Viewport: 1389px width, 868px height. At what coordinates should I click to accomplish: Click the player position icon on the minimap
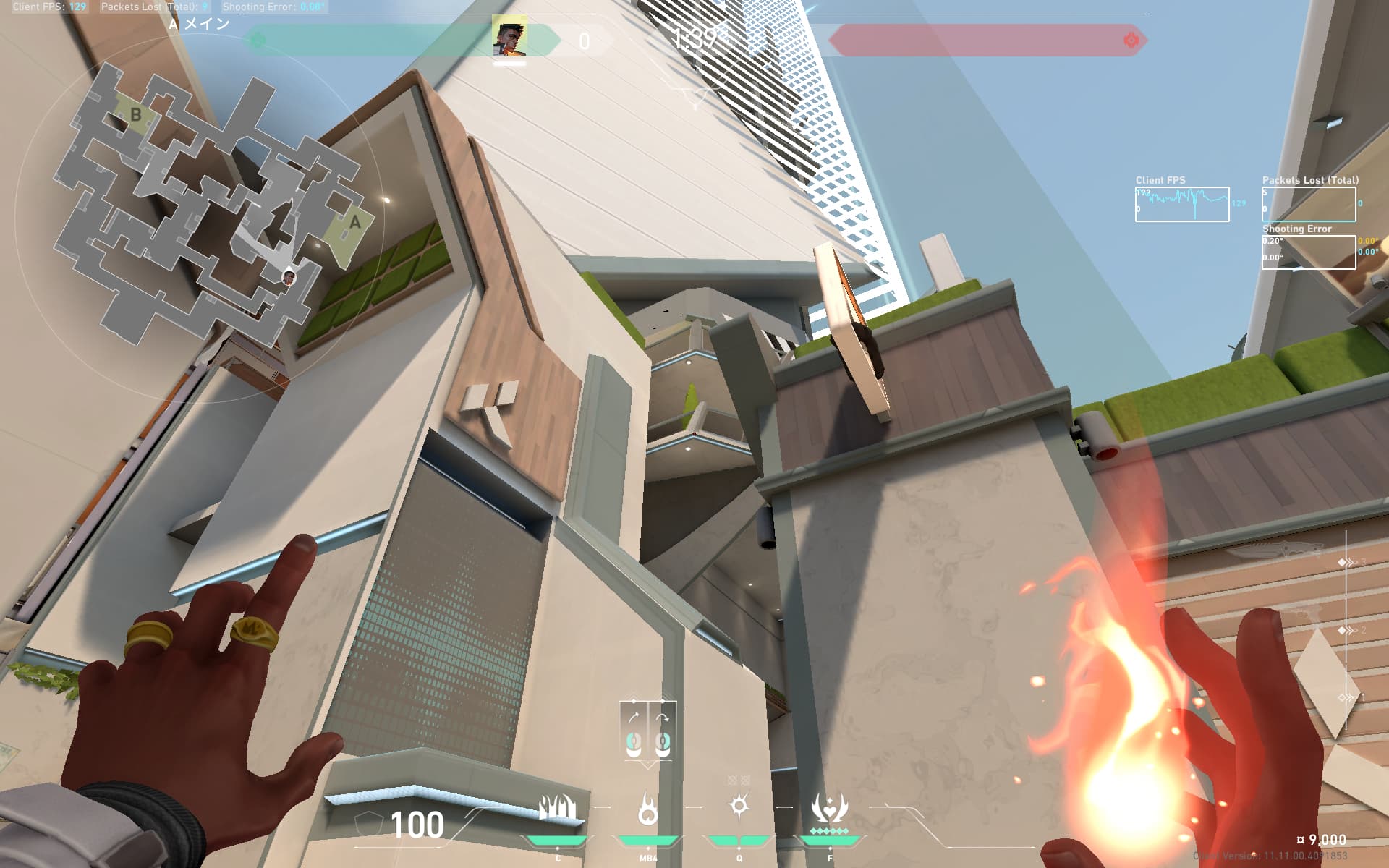289,276
